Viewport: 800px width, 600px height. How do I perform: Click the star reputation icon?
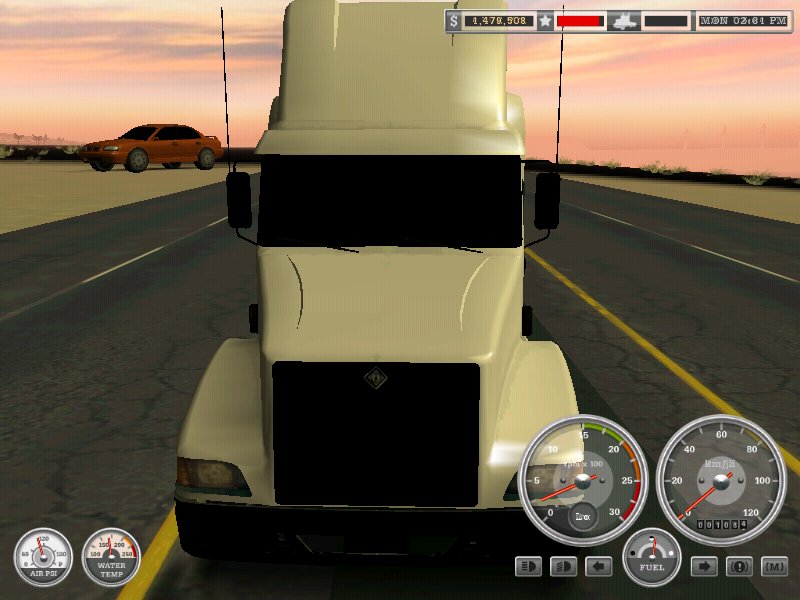point(545,20)
